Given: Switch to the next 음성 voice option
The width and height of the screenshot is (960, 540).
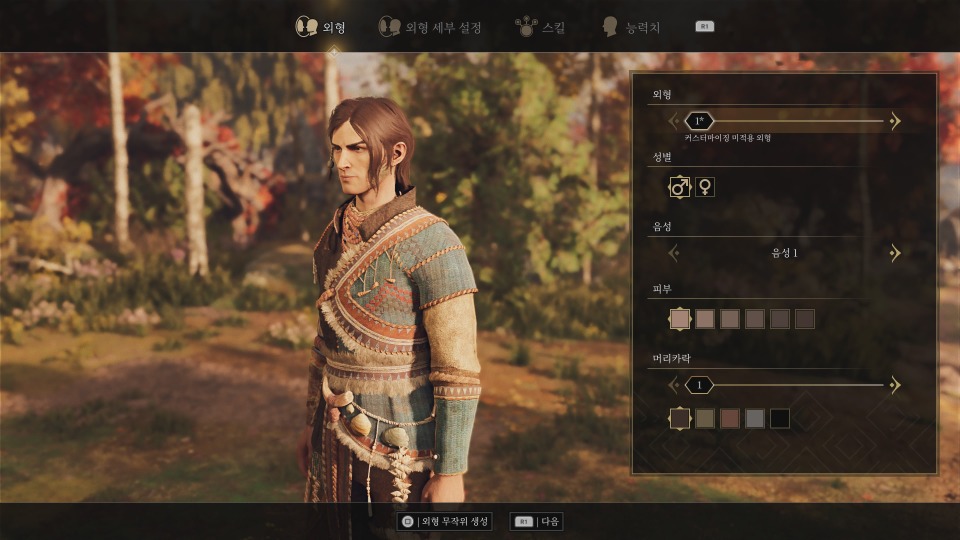Looking at the screenshot, I should (x=895, y=253).
